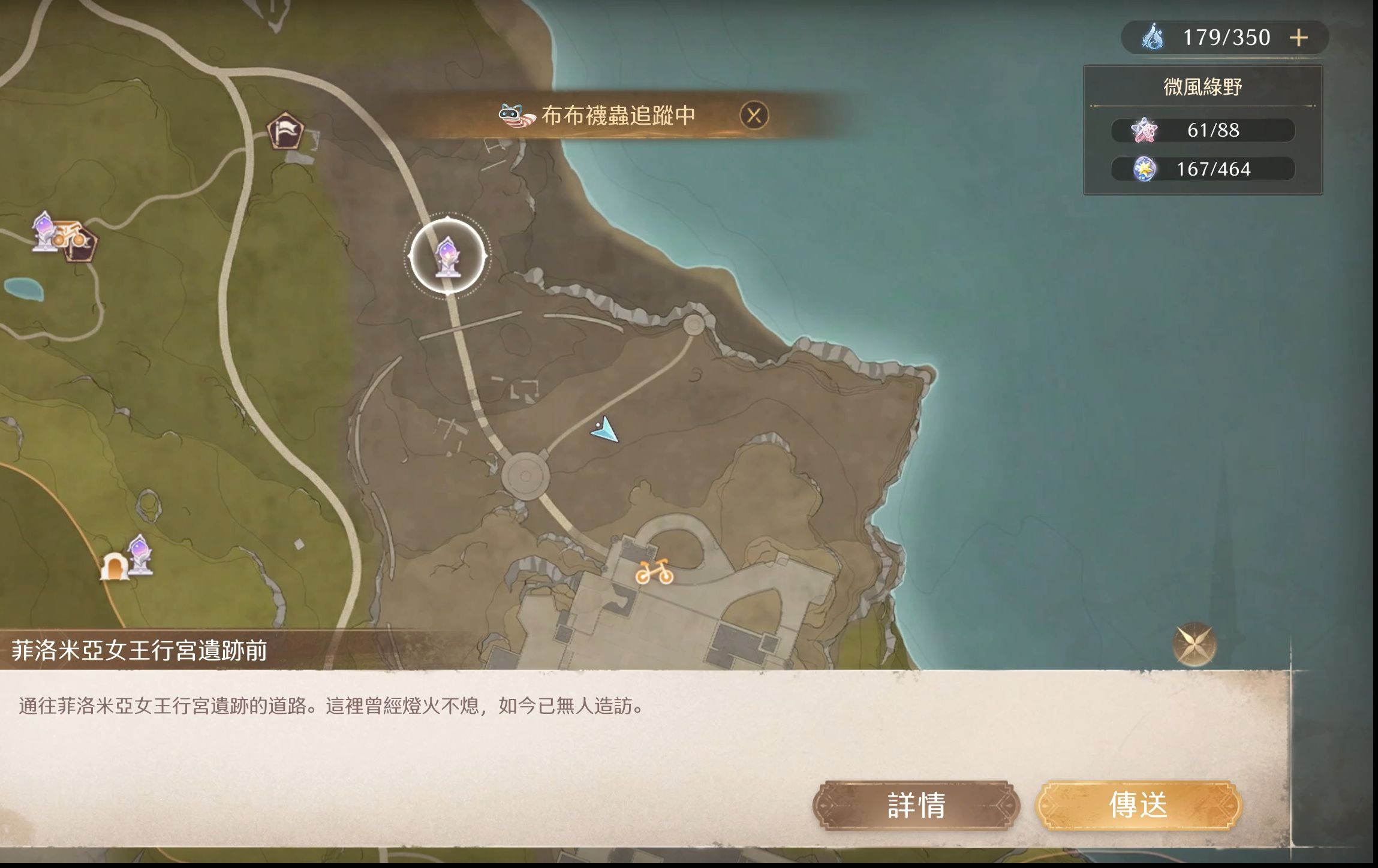Click the plus to add more energy
The image size is (1378, 868).
(1297, 37)
